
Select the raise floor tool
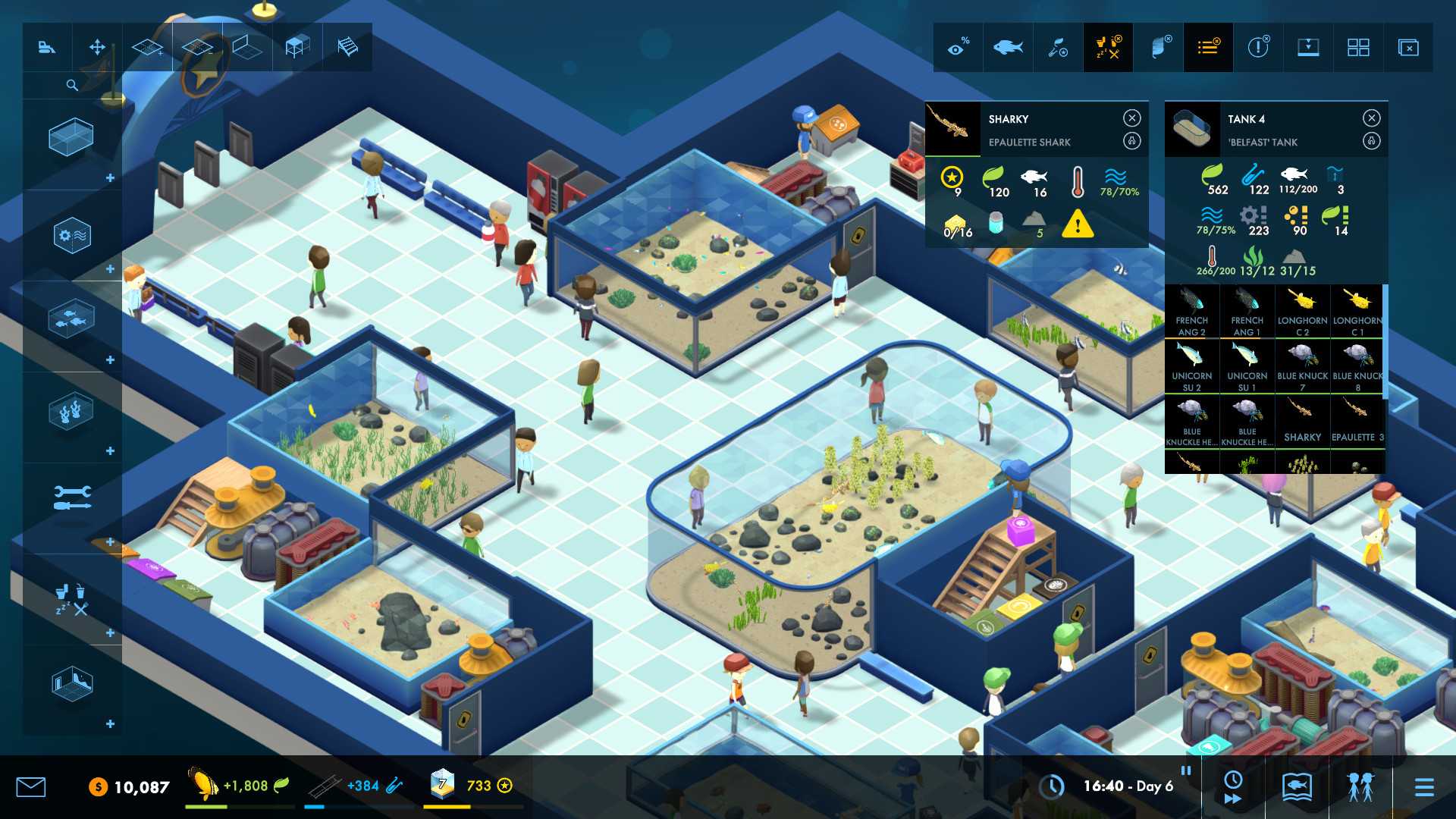click(x=148, y=47)
